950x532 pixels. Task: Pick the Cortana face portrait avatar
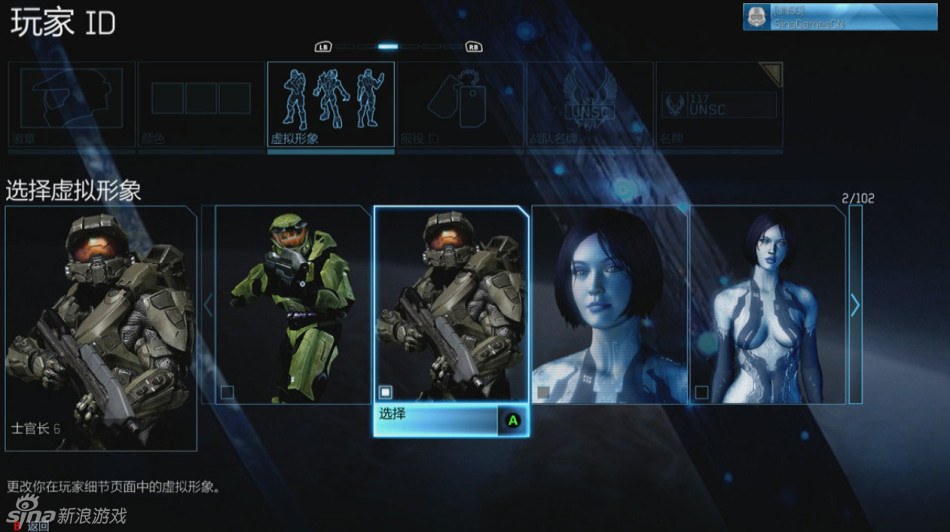point(609,305)
